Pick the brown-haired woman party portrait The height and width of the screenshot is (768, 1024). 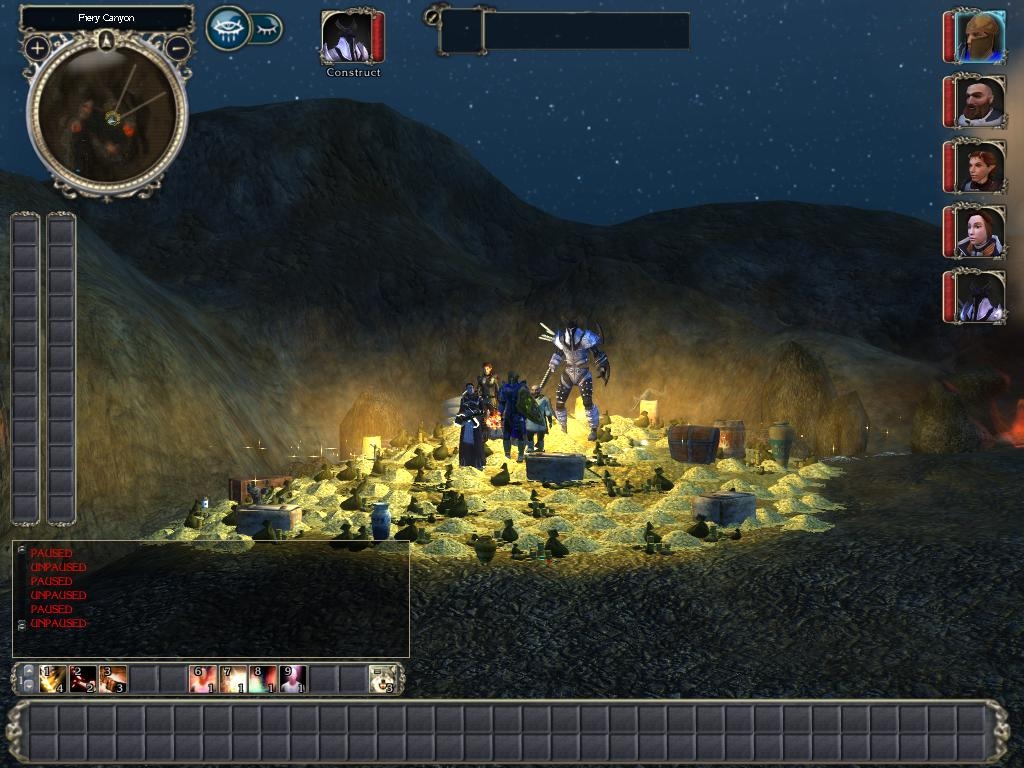[978, 231]
